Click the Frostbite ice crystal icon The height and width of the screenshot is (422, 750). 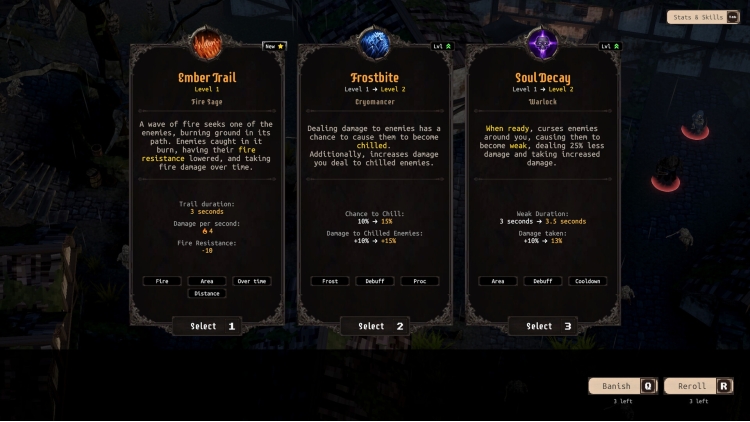coord(374,45)
